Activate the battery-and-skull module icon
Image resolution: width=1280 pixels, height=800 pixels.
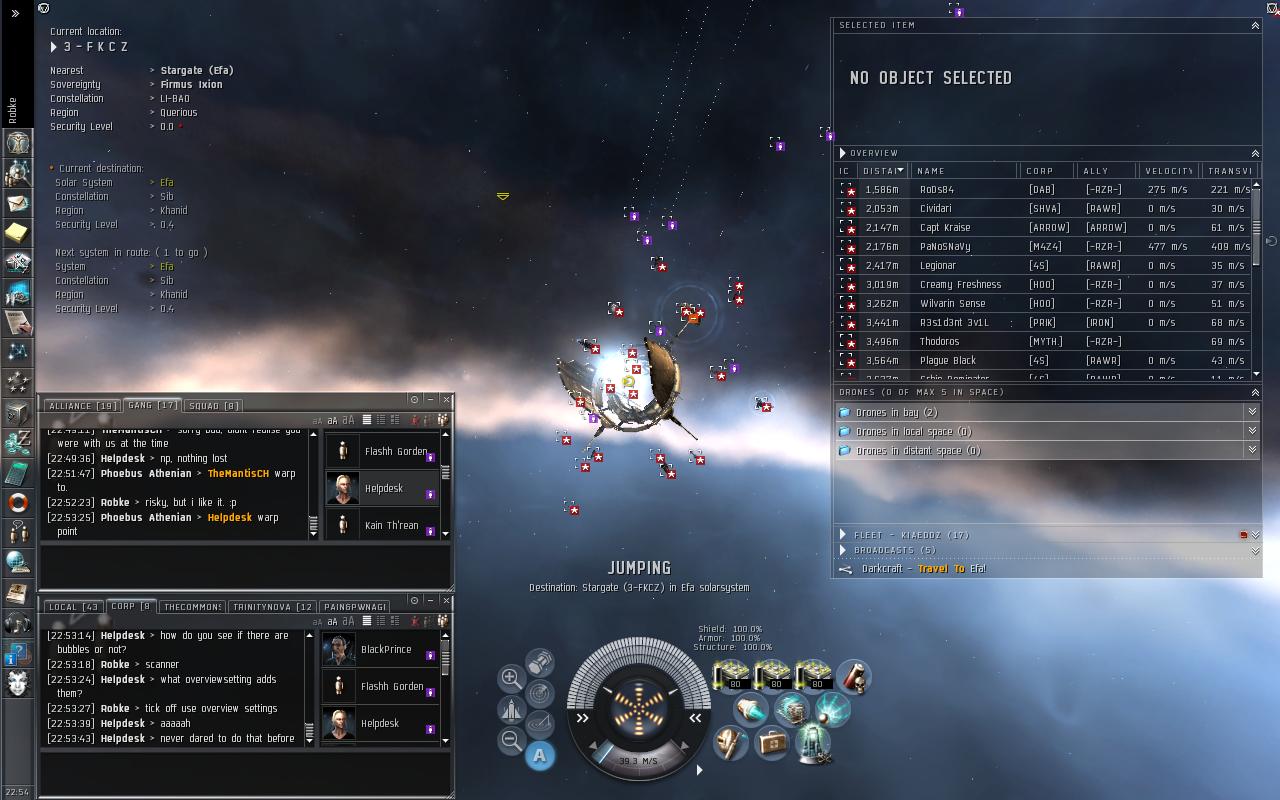[852, 677]
